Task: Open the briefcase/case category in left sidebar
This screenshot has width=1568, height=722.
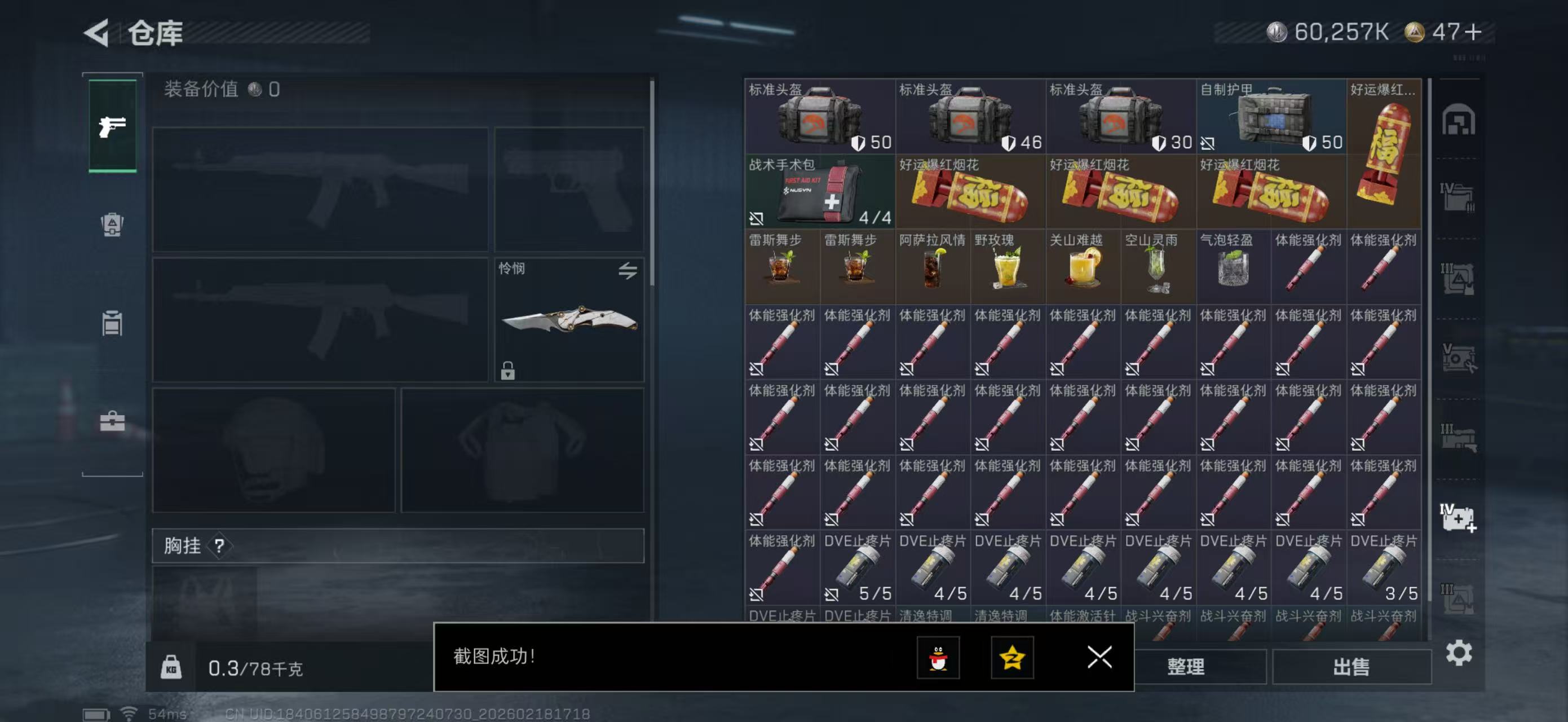Action: (112, 420)
